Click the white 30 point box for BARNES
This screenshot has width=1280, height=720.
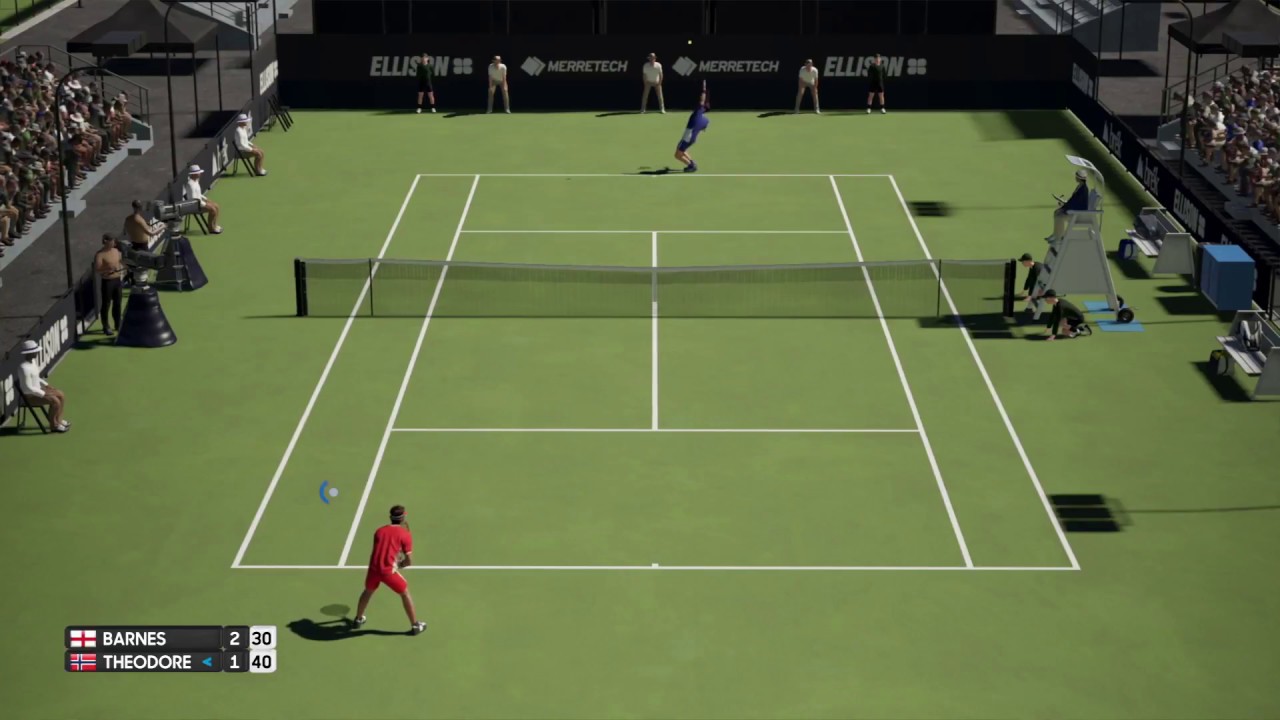(x=261, y=638)
